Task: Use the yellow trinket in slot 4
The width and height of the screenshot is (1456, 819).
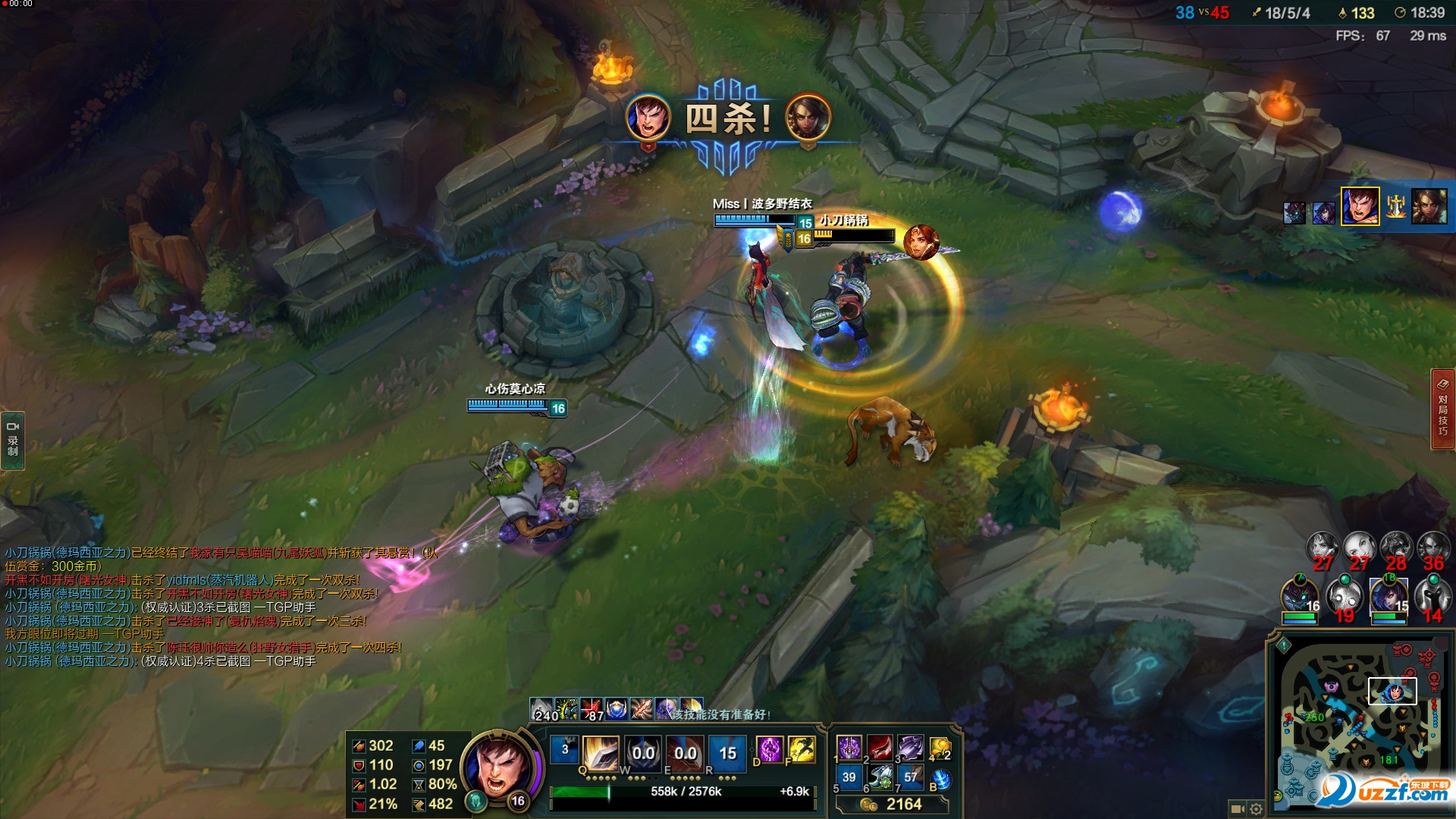Action: pyautogui.click(x=940, y=748)
